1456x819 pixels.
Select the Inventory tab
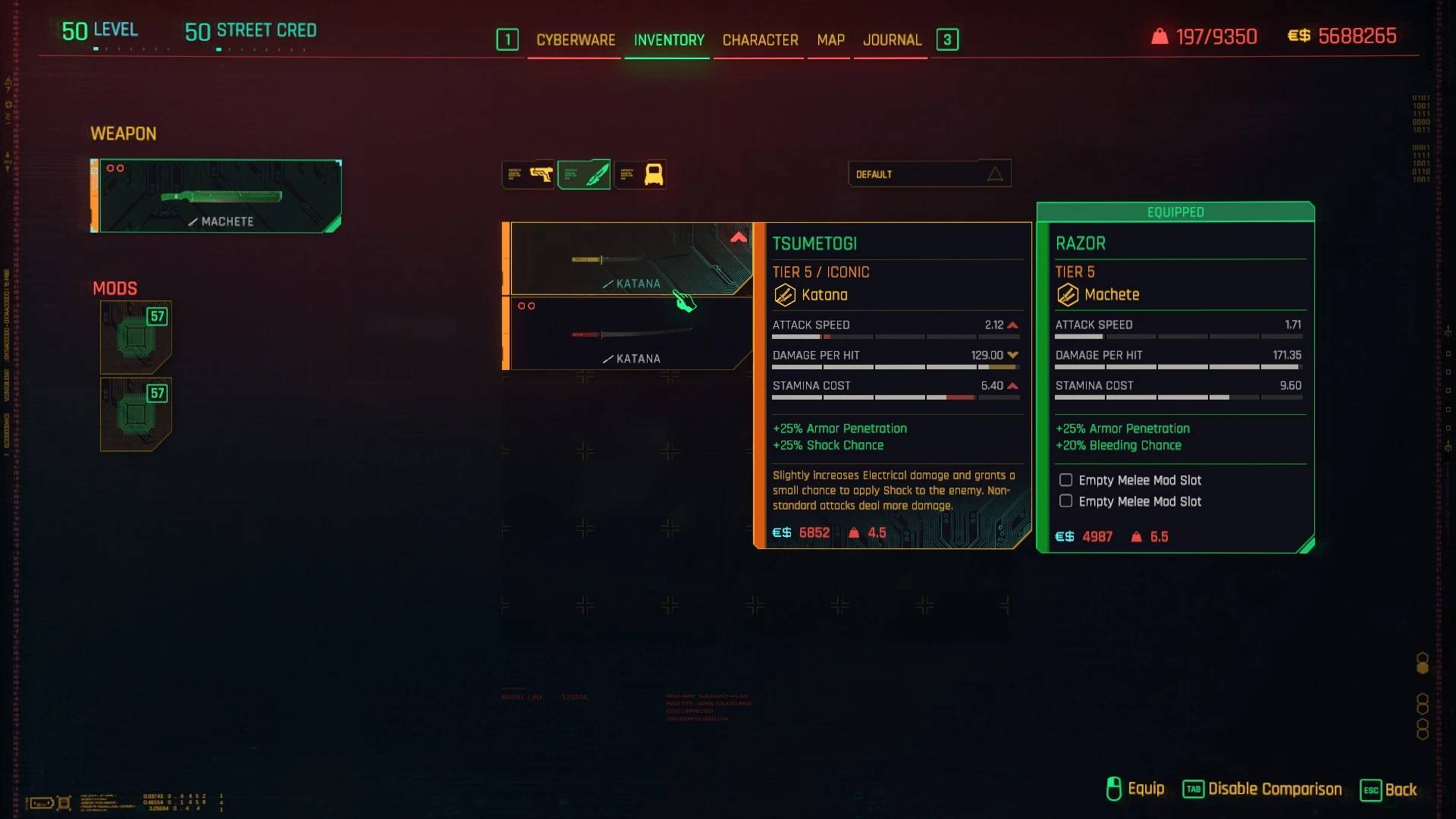click(669, 40)
